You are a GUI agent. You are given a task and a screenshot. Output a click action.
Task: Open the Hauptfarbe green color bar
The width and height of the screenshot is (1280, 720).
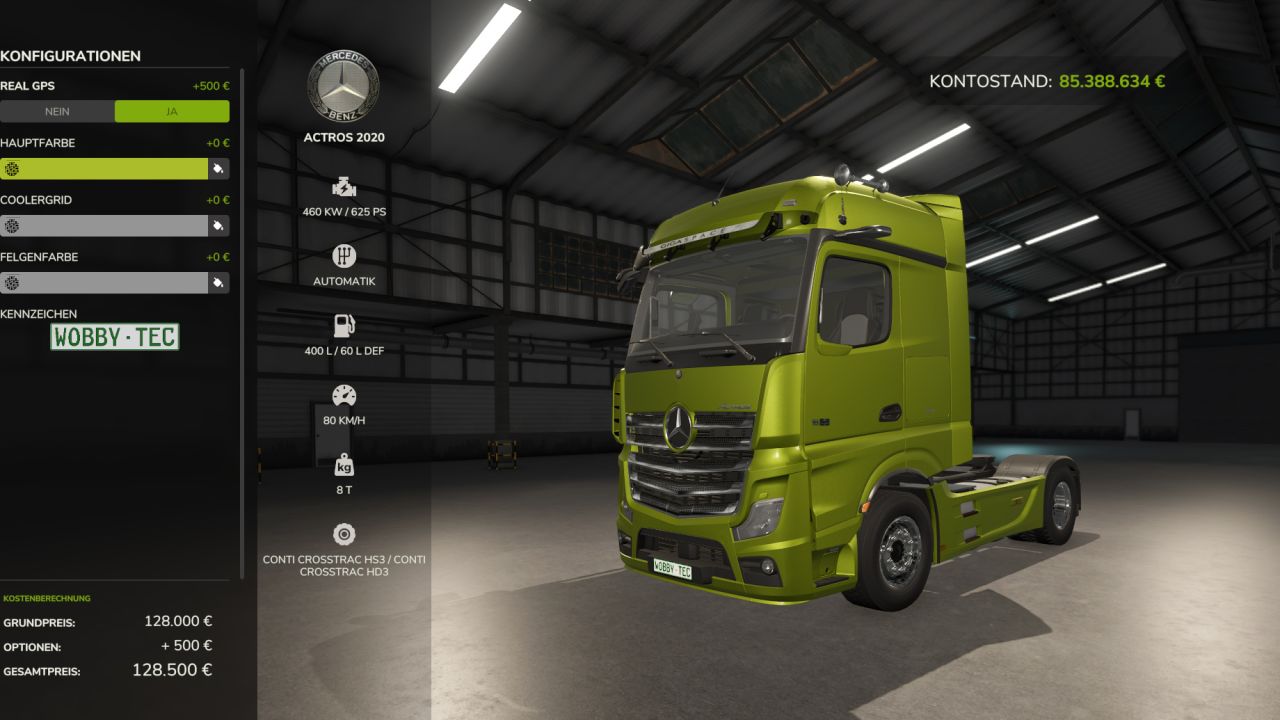pyautogui.click(x=104, y=169)
